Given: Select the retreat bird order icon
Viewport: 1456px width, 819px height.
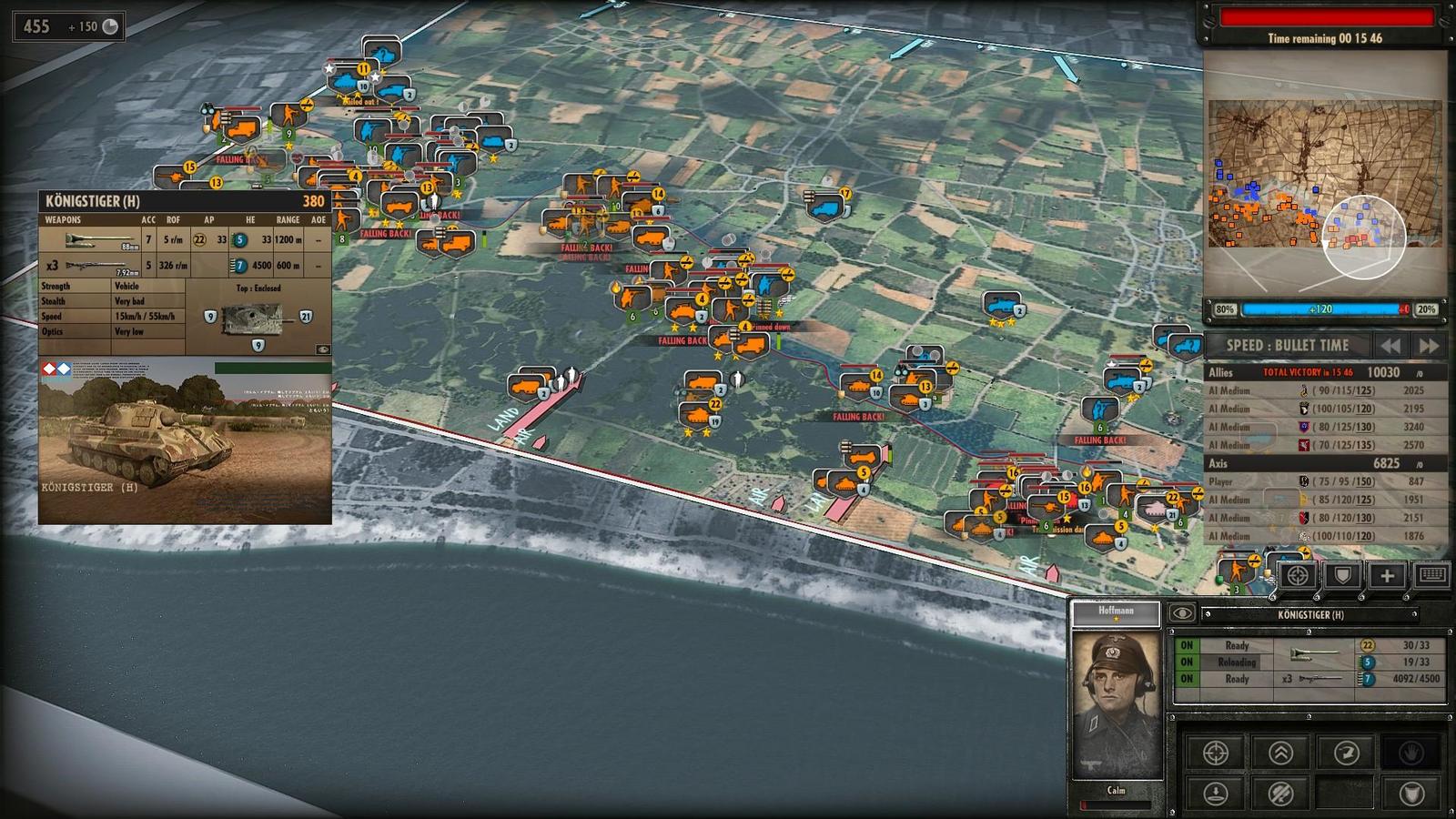Looking at the screenshot, I should tap(1347, 753).
